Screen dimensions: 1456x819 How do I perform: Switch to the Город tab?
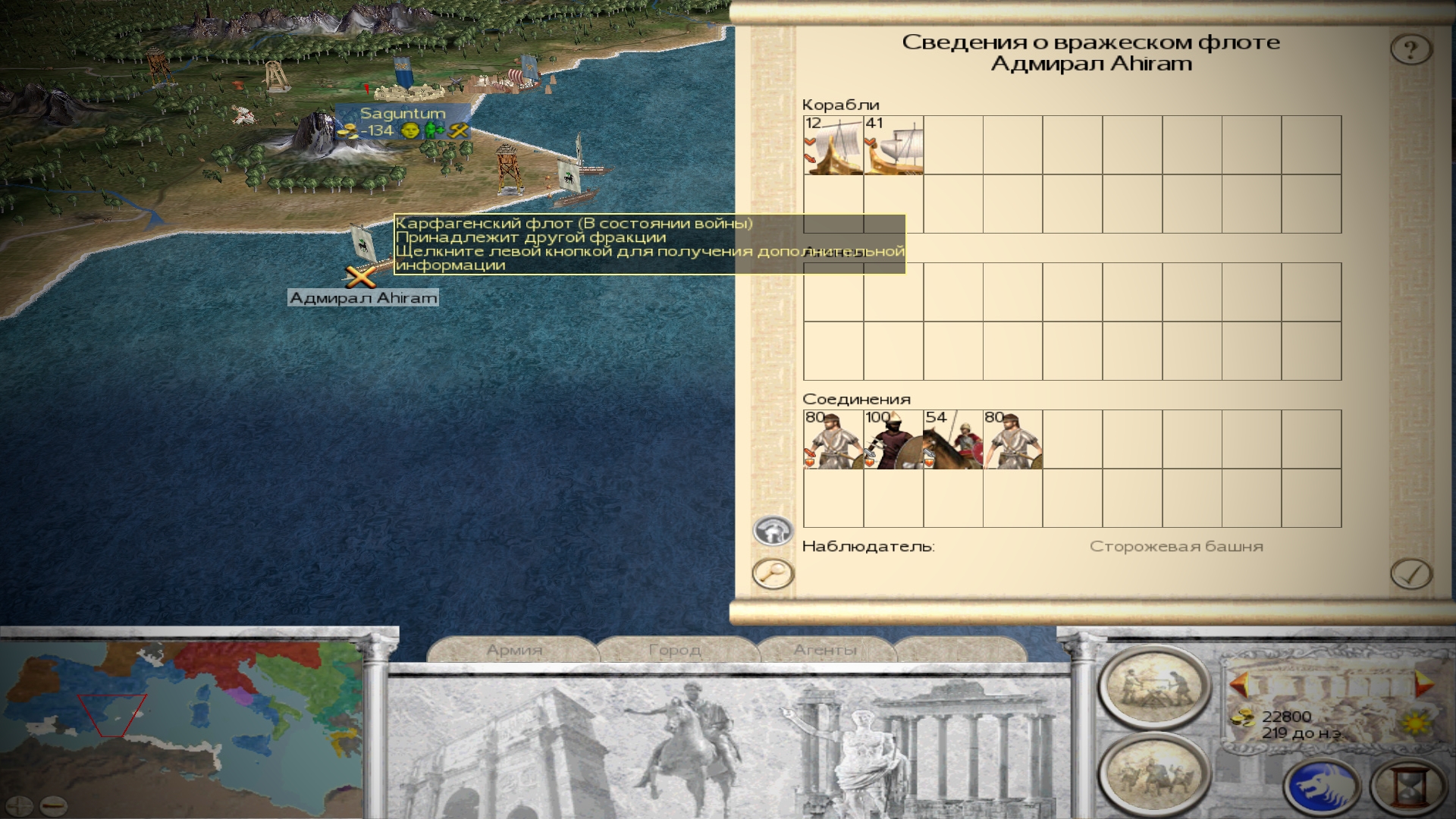click(675, 650)
